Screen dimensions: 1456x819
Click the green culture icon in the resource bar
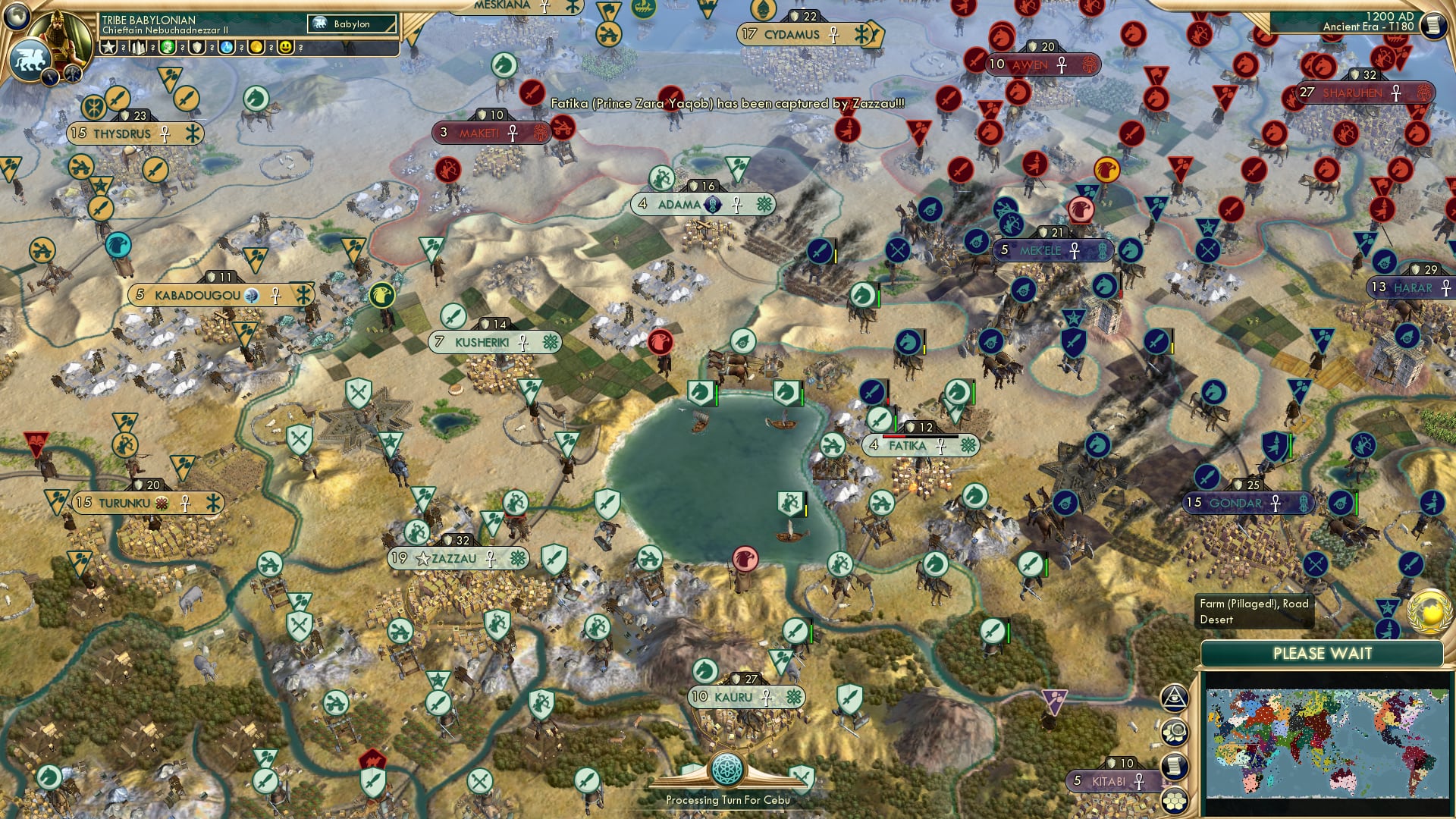(x=168, y=47)
